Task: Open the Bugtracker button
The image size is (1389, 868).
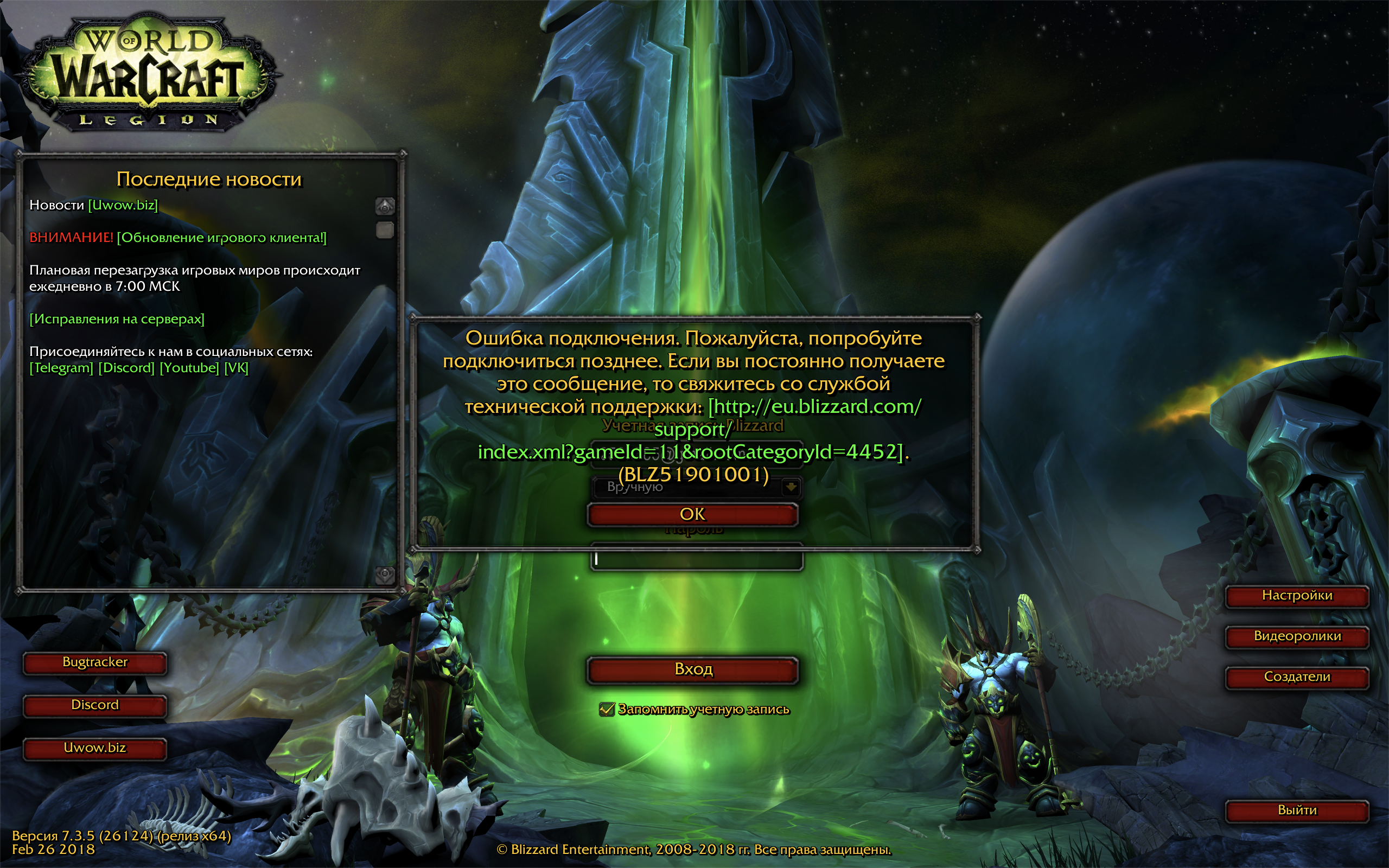Action: click(x=95, y=662)
